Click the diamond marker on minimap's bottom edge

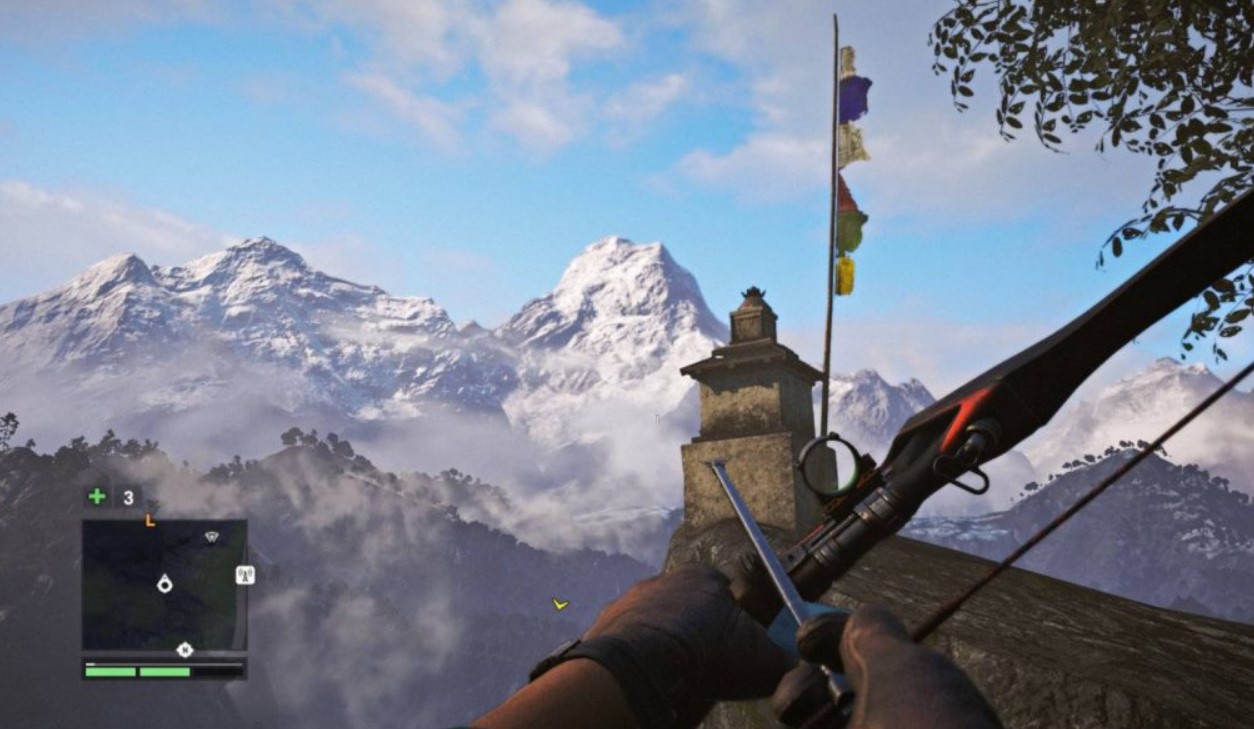tap(184, 650)
